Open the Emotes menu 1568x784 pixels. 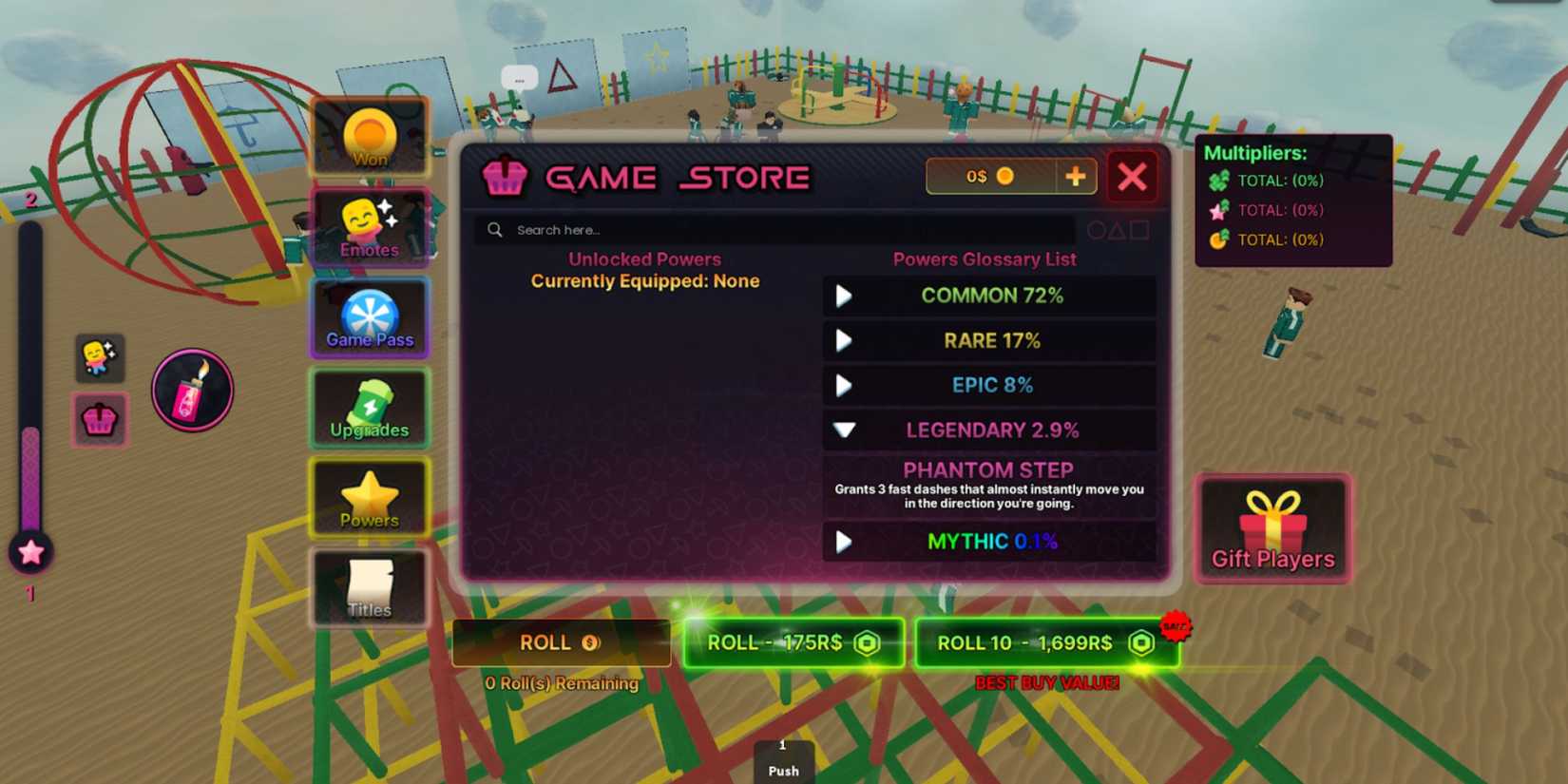[370, 226]
